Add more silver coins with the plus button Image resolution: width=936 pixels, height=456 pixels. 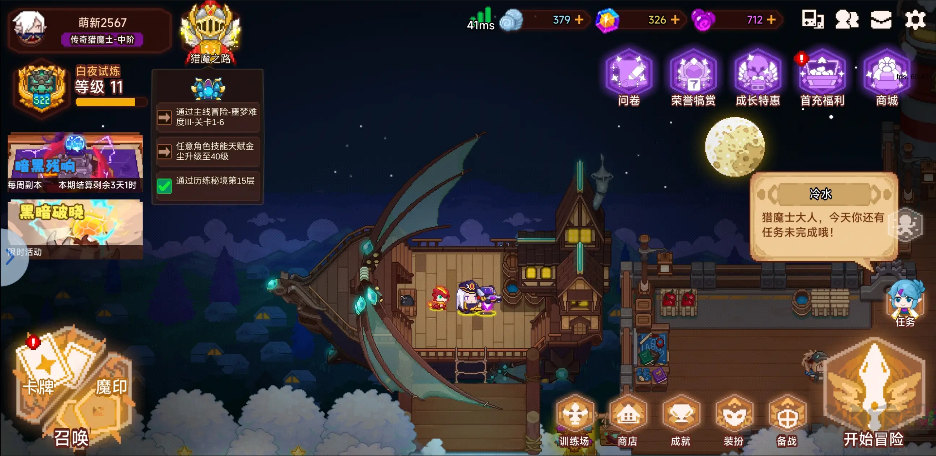coord(579,19)
